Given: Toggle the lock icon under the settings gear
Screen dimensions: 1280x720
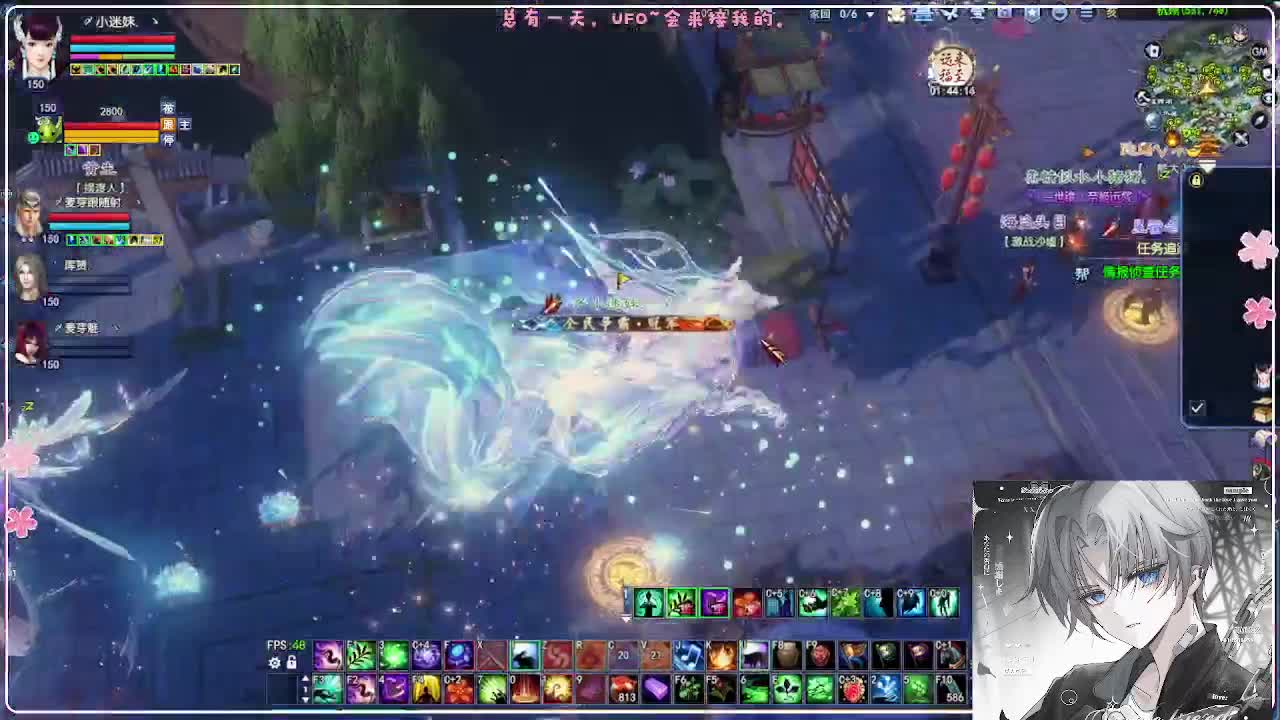Looking at the screenshot, I should [291, 663].
